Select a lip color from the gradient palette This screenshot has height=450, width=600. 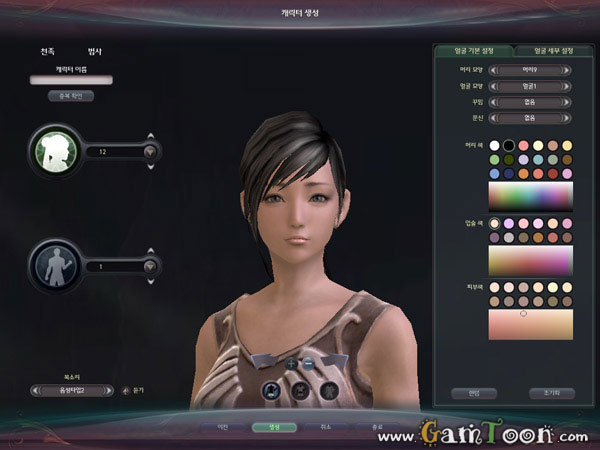point(530,261)
